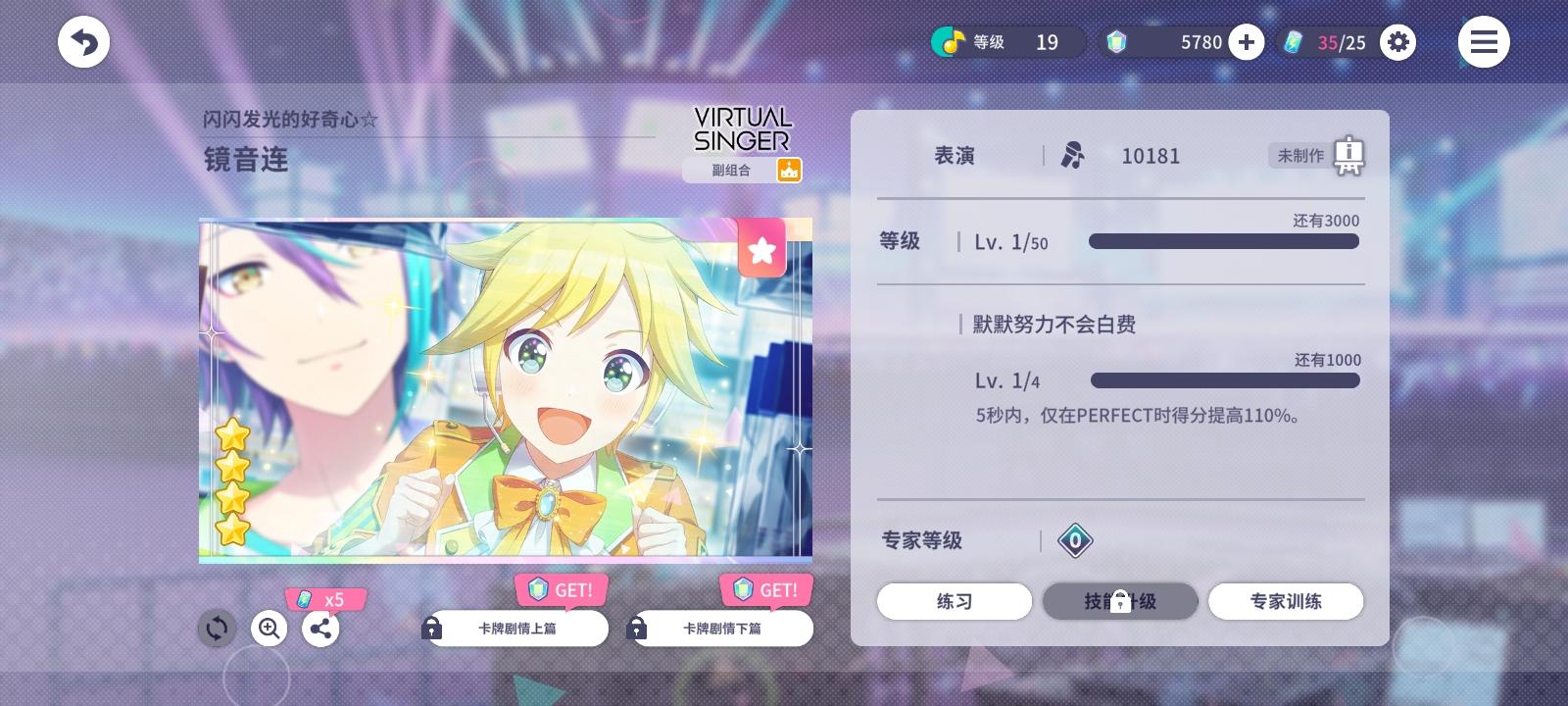Click the plus to buy crystals

[x=1247, y=42]
